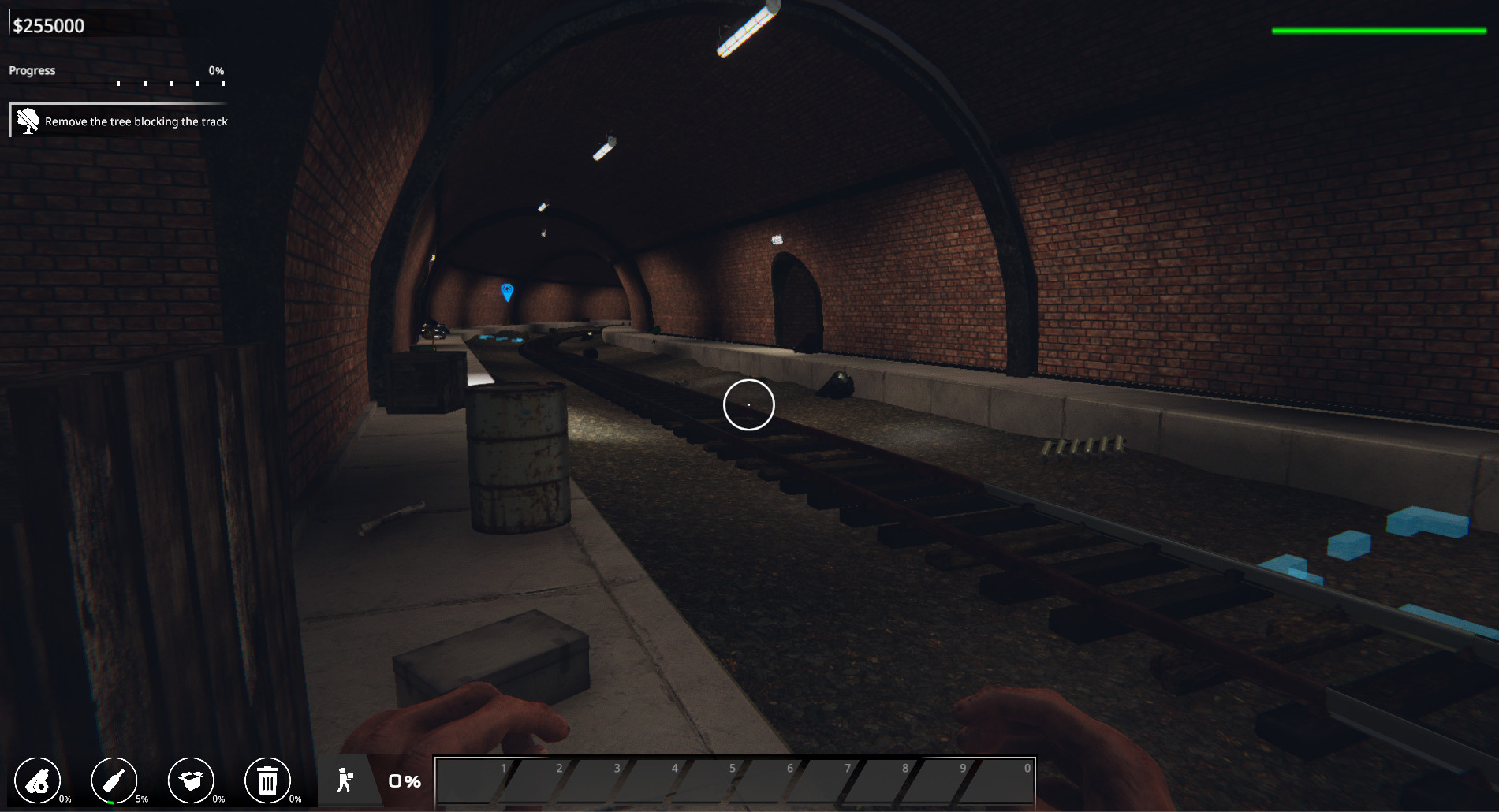Viewport: 1499px width, 812px height.
Task: Click the glass bottle waste icon showing 5%
Action: point(114,780)
